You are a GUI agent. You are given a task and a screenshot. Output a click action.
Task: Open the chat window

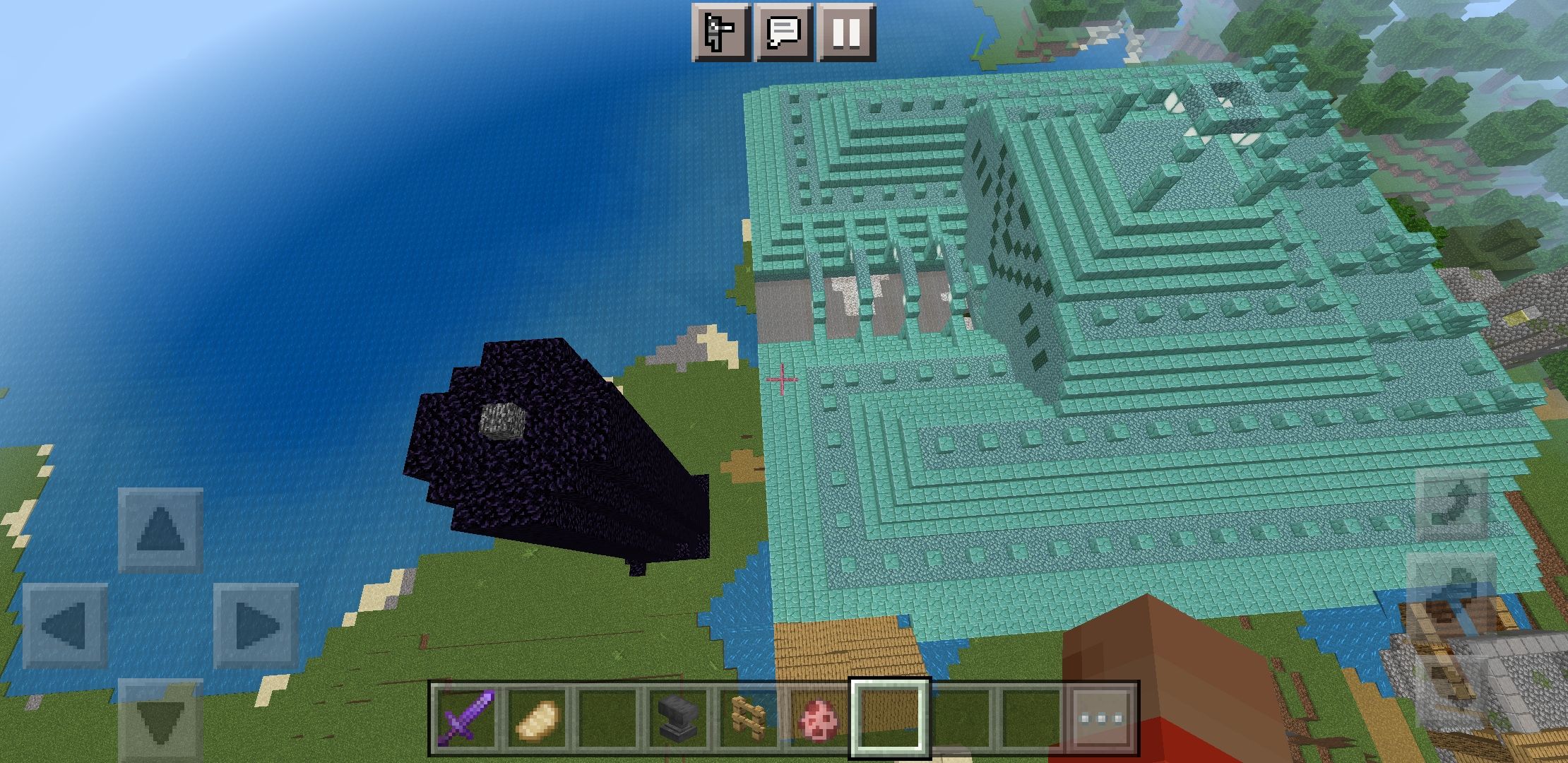click(783, 32)
